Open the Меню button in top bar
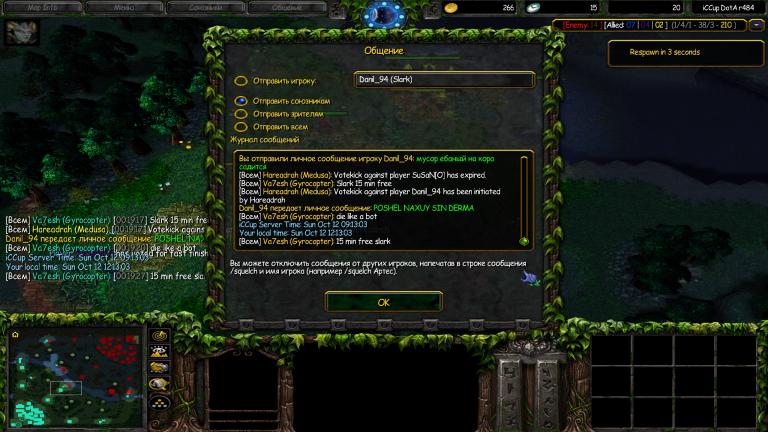Viewport: 768px width, 432px height. [123, 7]
